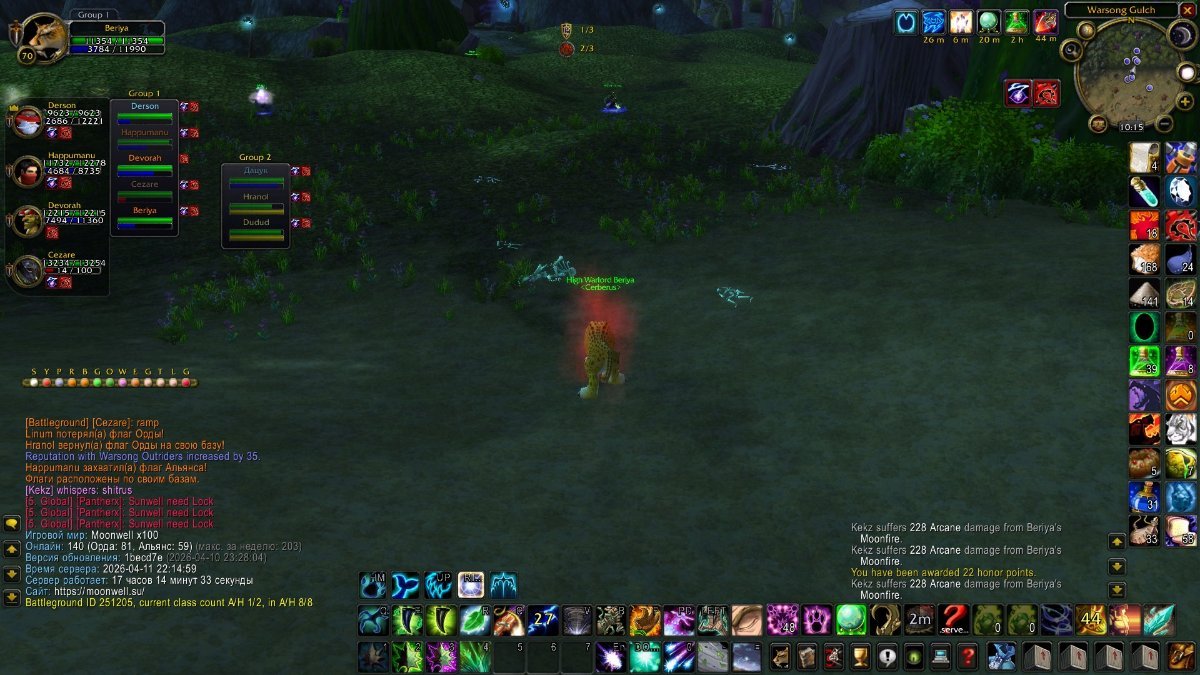Use the potion vial in the side bar
The image size is (1200, 675).
pos(1143,190)
